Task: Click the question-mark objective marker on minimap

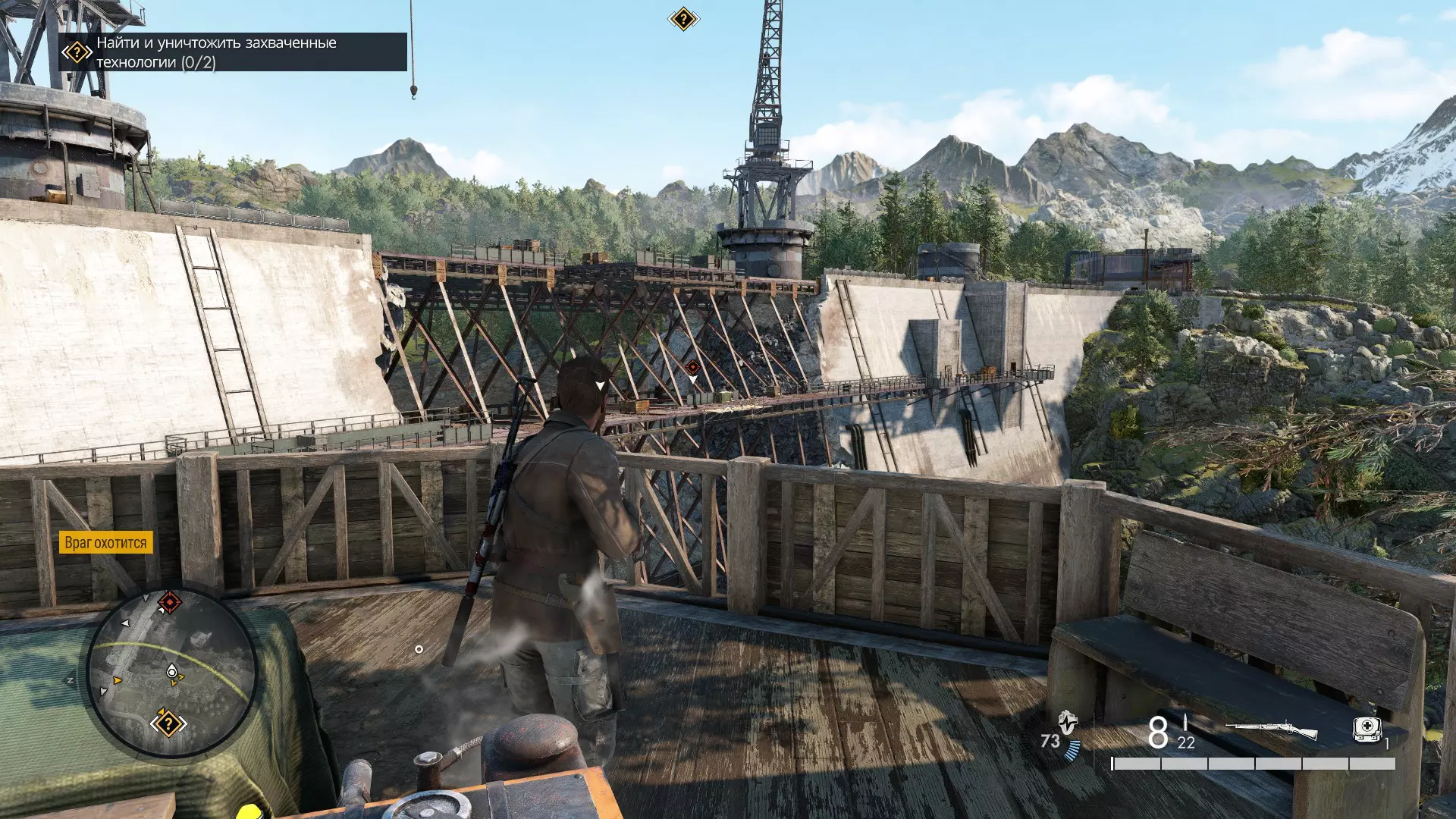Action: 168,723
